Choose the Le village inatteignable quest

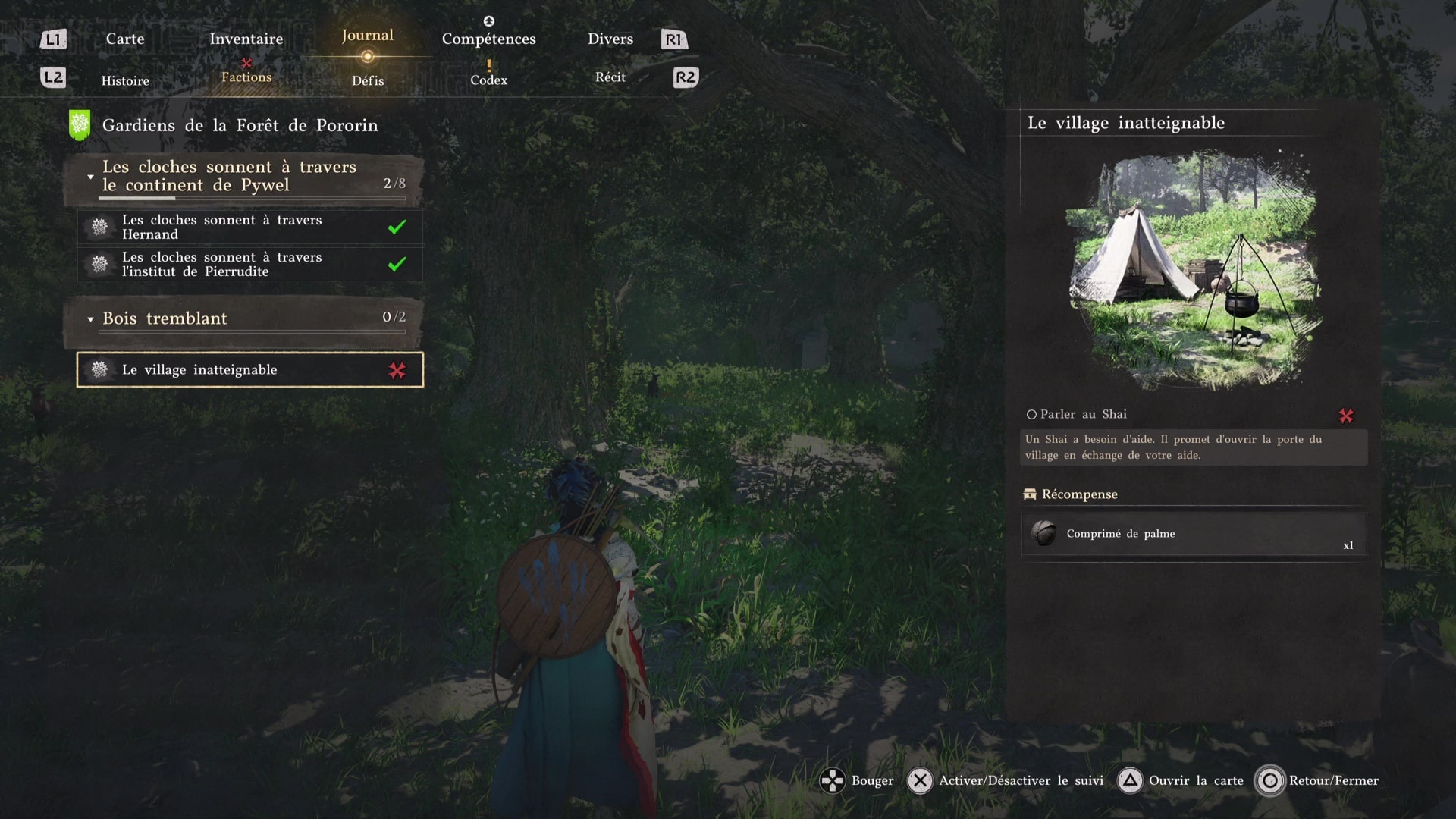pos(249,369)
